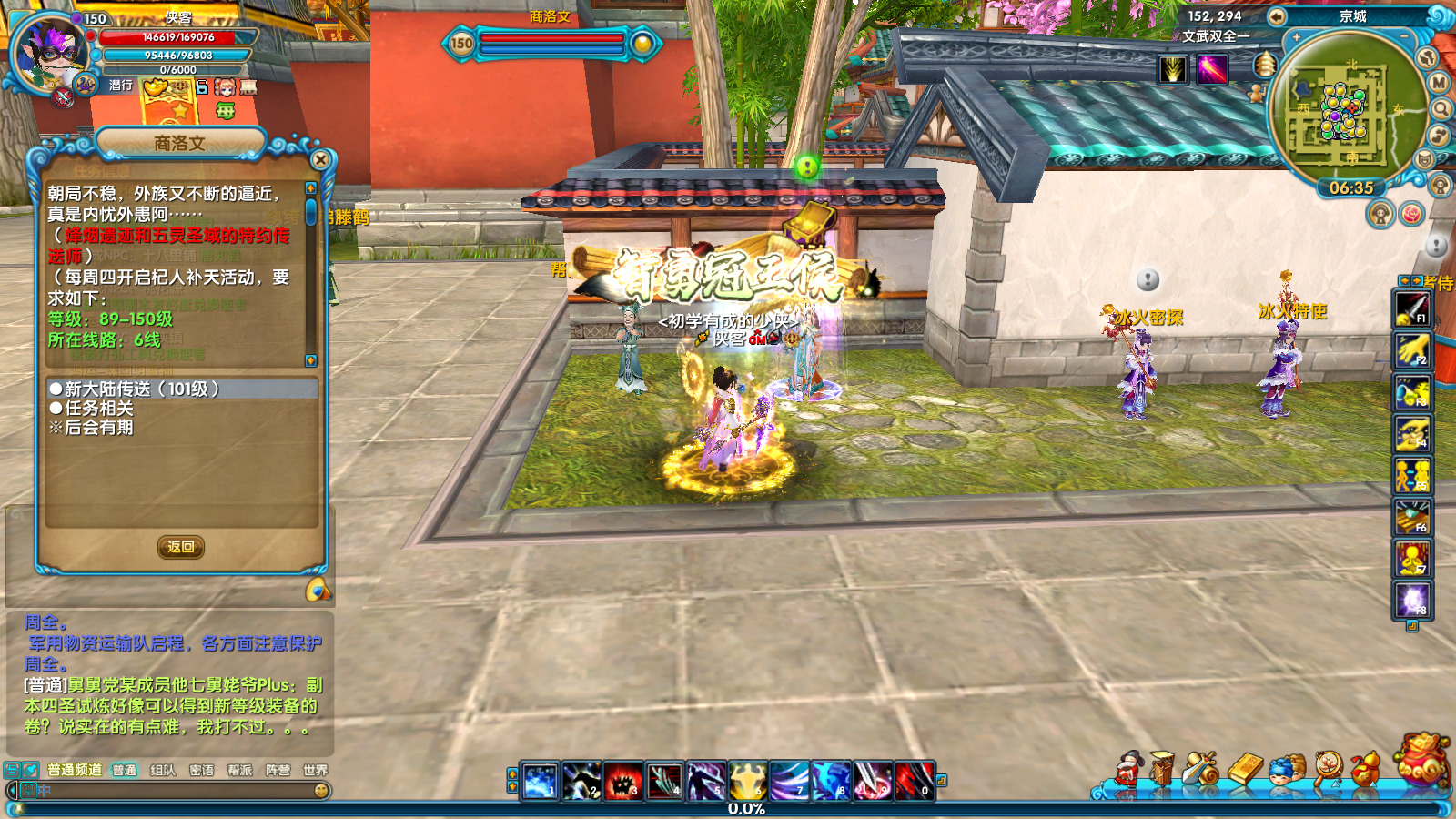
Task: Open the golden book icon in bottom menu
Action: coord(1245,770)
